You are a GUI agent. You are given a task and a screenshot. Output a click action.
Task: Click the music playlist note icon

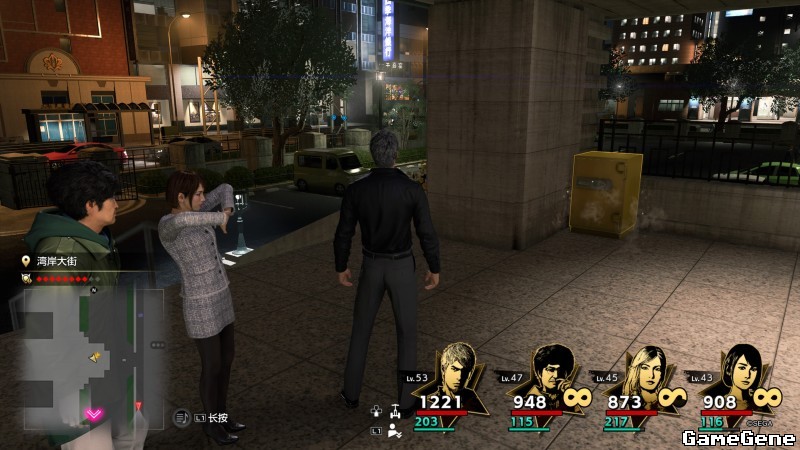click(x=183, y=416)
